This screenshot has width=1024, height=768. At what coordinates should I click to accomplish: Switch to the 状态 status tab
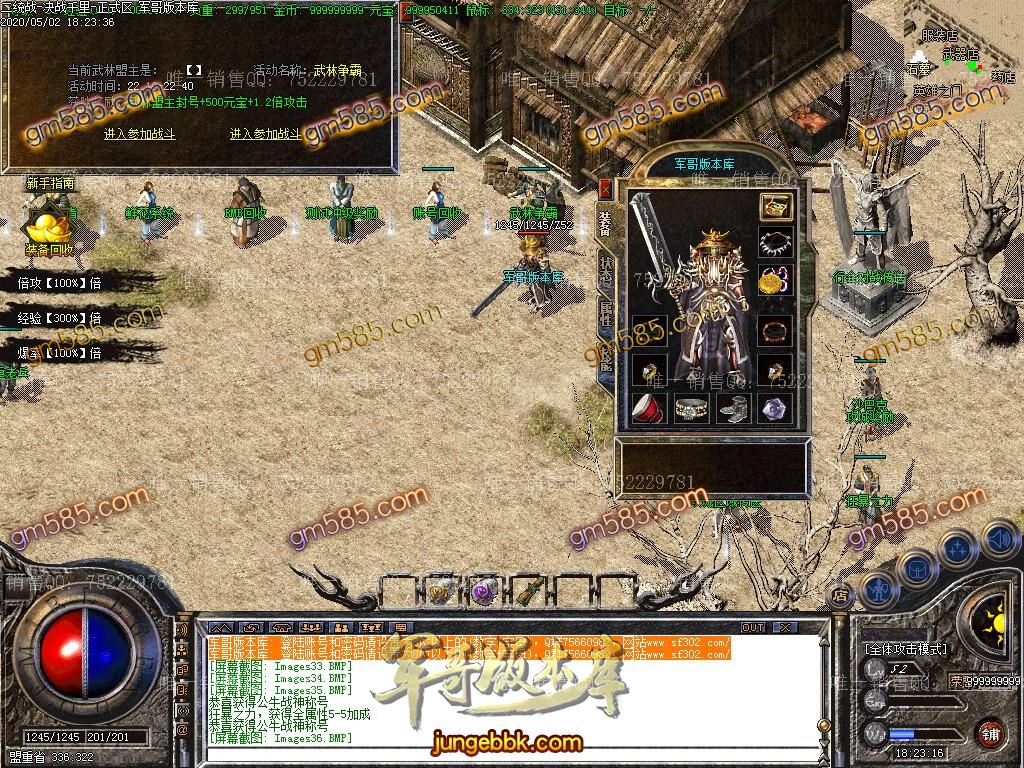(x=606, y=269)
